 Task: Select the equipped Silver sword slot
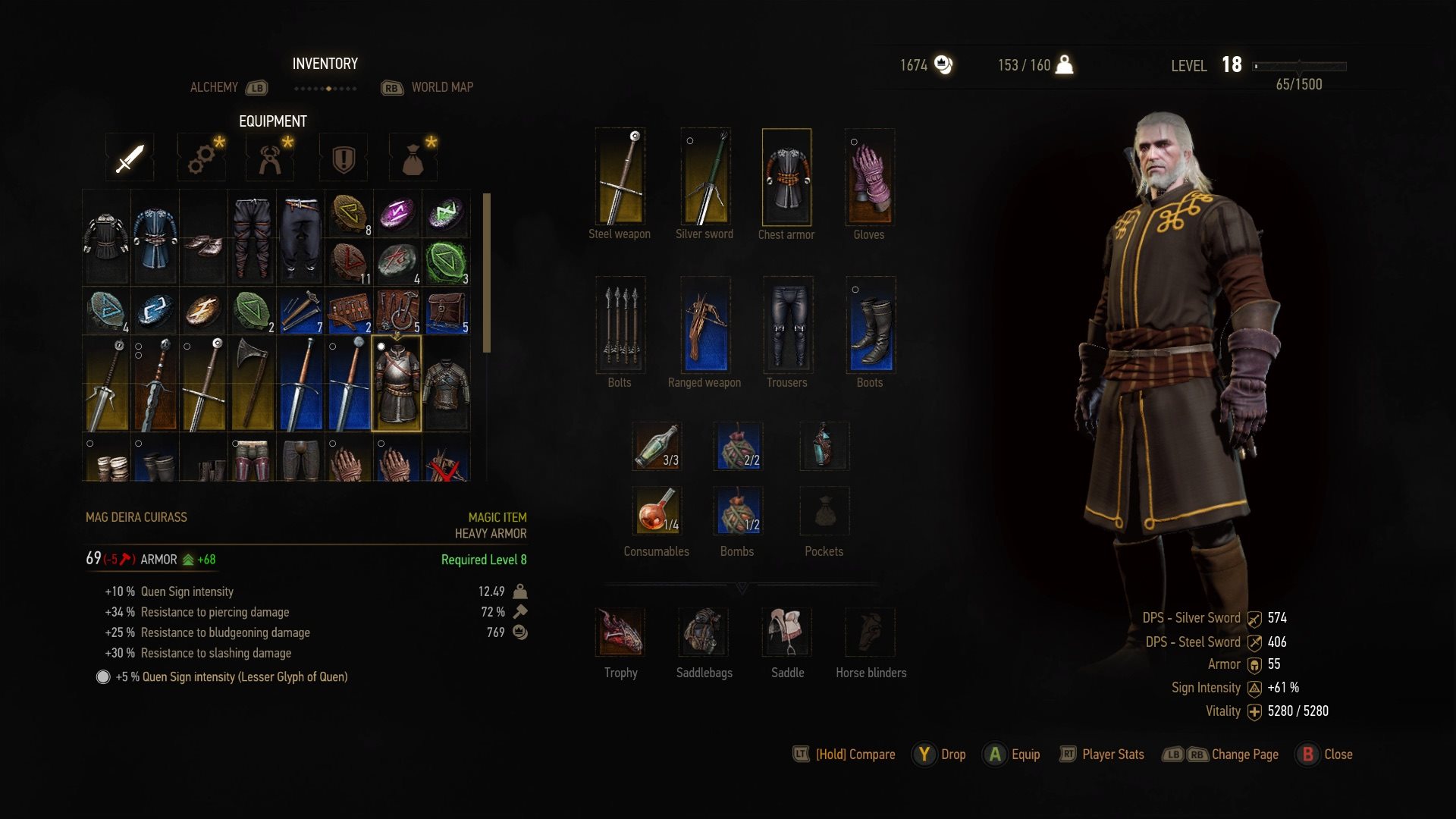click(705, 177)
